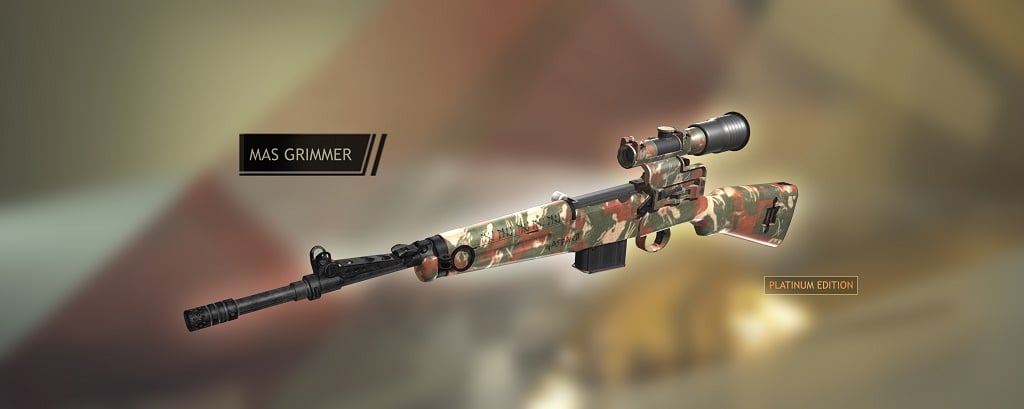The image size is (1024, 409).
Task: Select the Platinum Edition badge
Action: (x=811, y=285)
